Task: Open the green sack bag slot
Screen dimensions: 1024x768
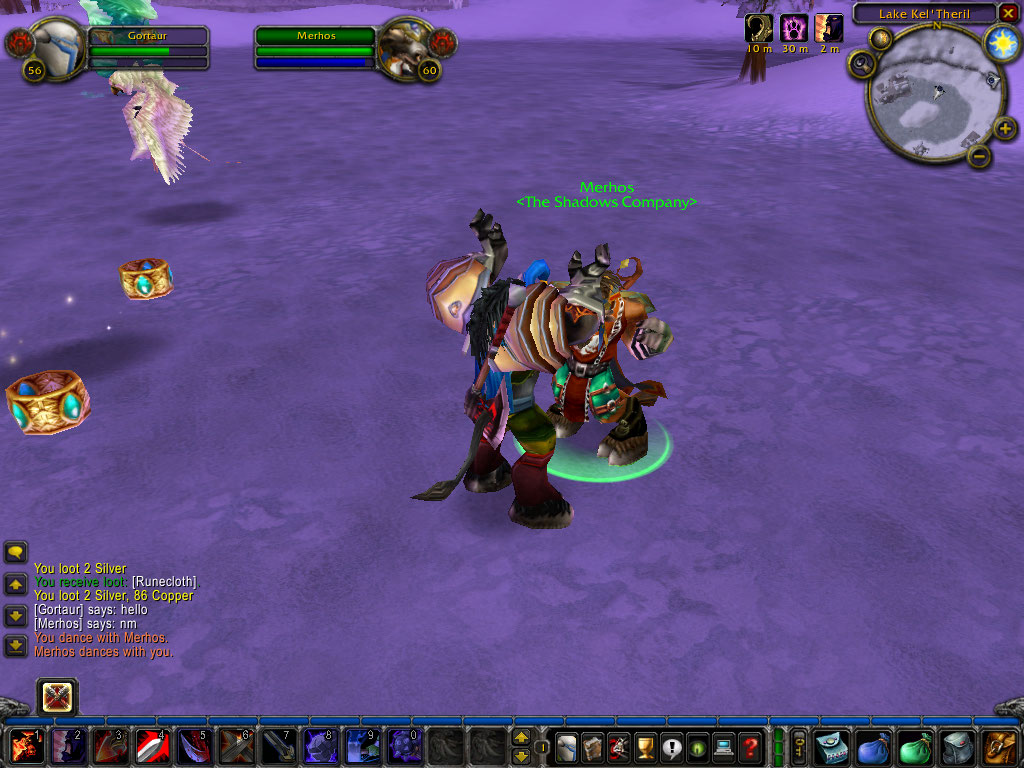Action: tap(915, 747)
